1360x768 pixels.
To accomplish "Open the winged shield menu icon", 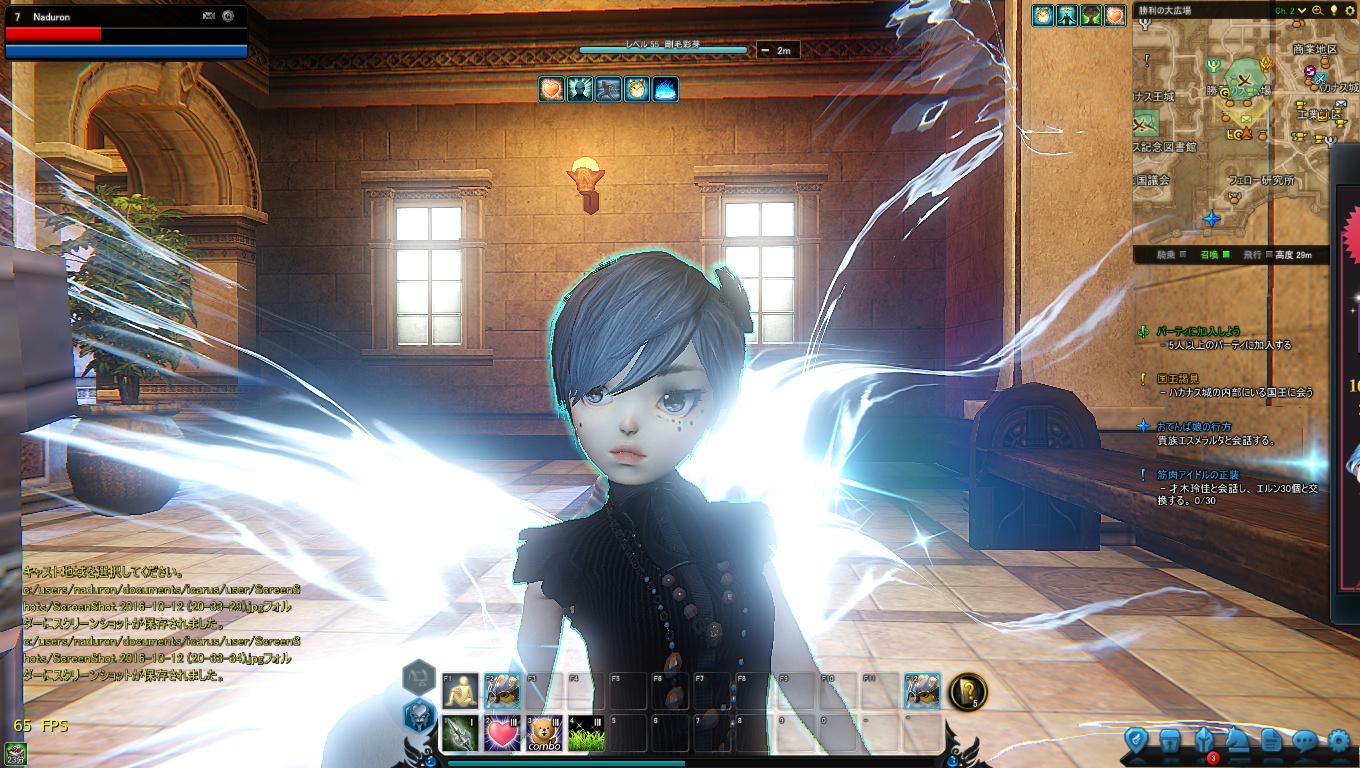I will click(x=1136, y=741).
